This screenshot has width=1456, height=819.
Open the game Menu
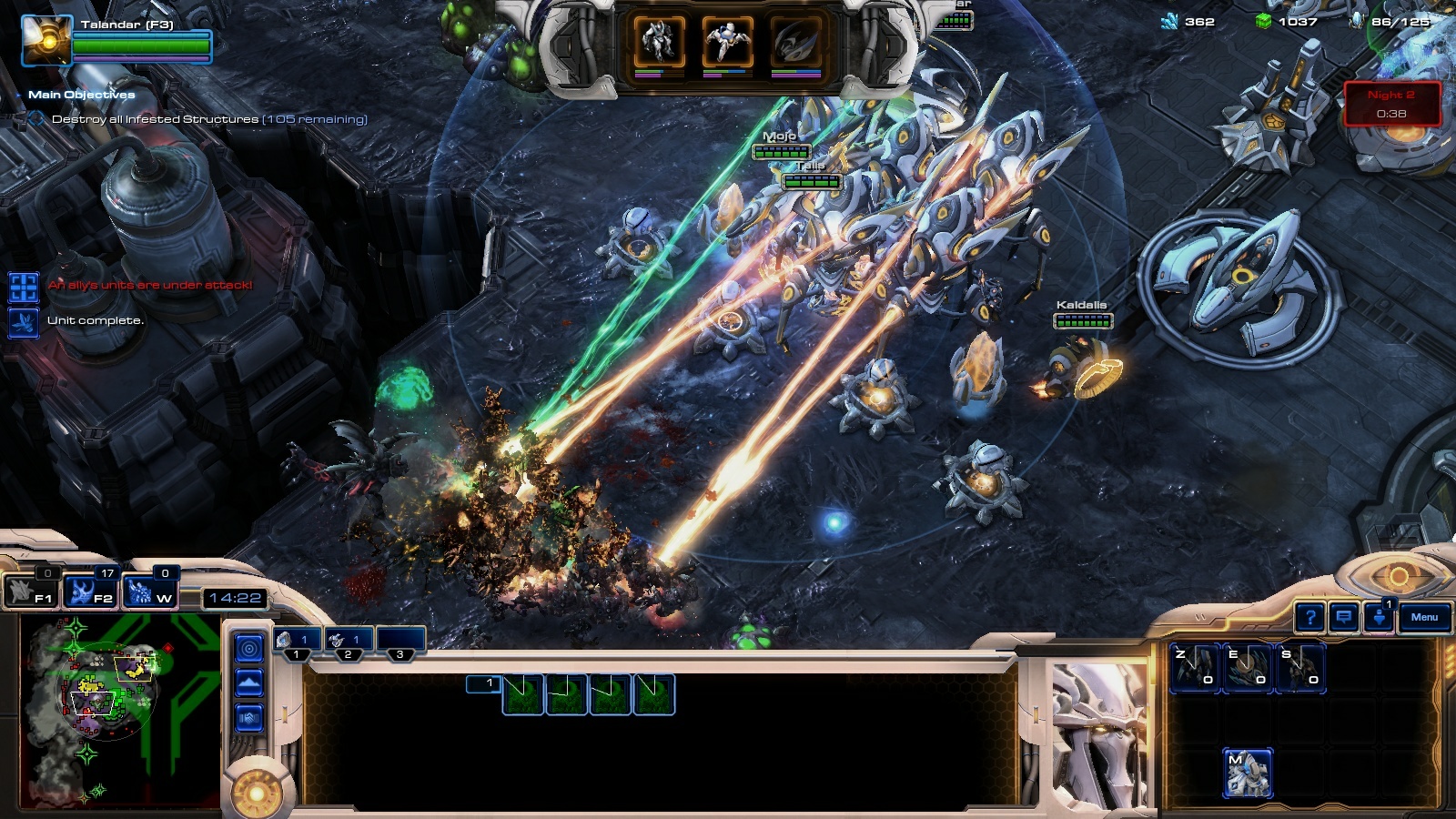coord(1424,618)
